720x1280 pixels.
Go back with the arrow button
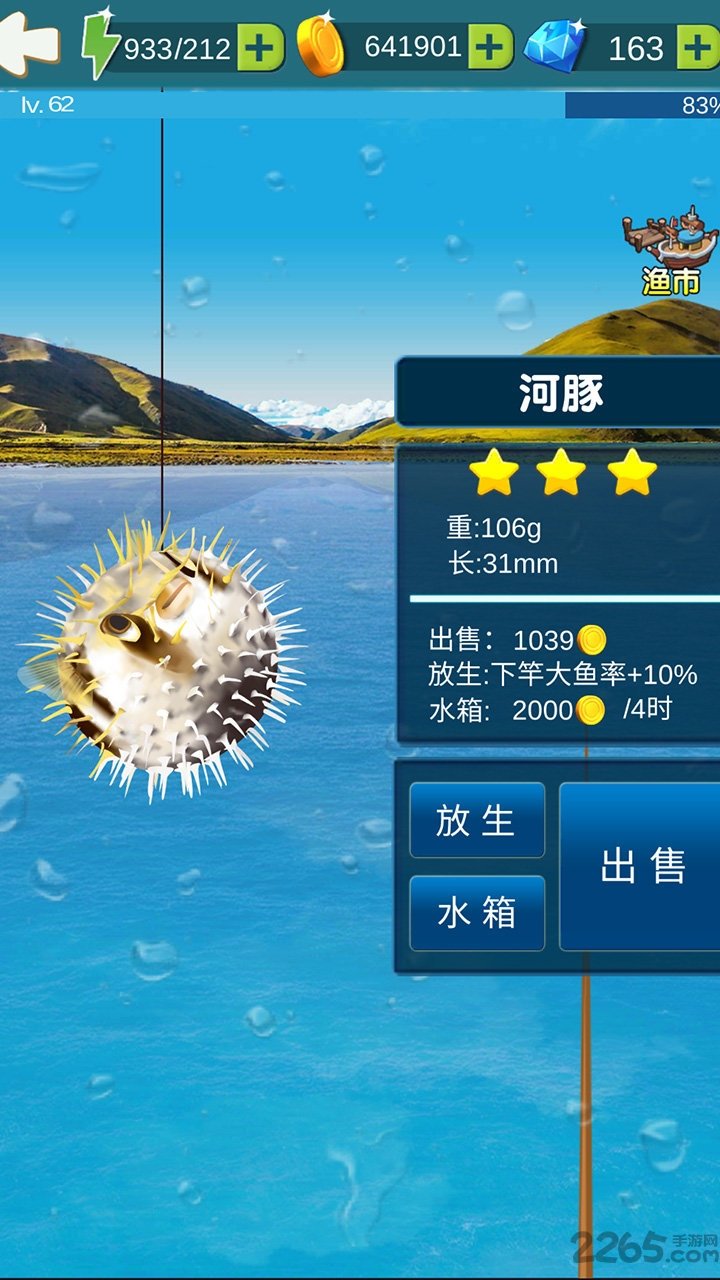tap(30, 45)
